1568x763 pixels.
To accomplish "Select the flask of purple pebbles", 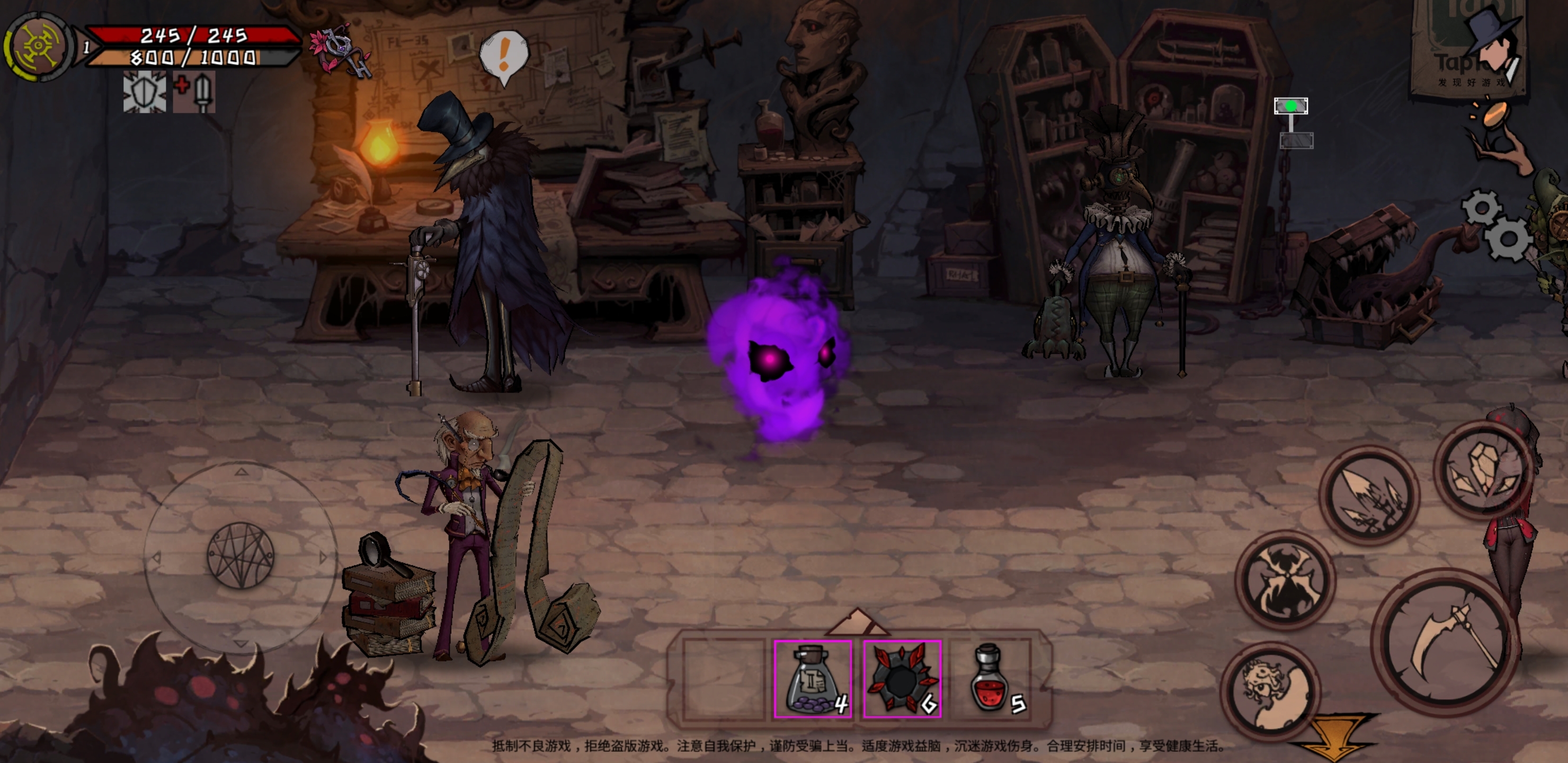I will click(x=813, y=678).
